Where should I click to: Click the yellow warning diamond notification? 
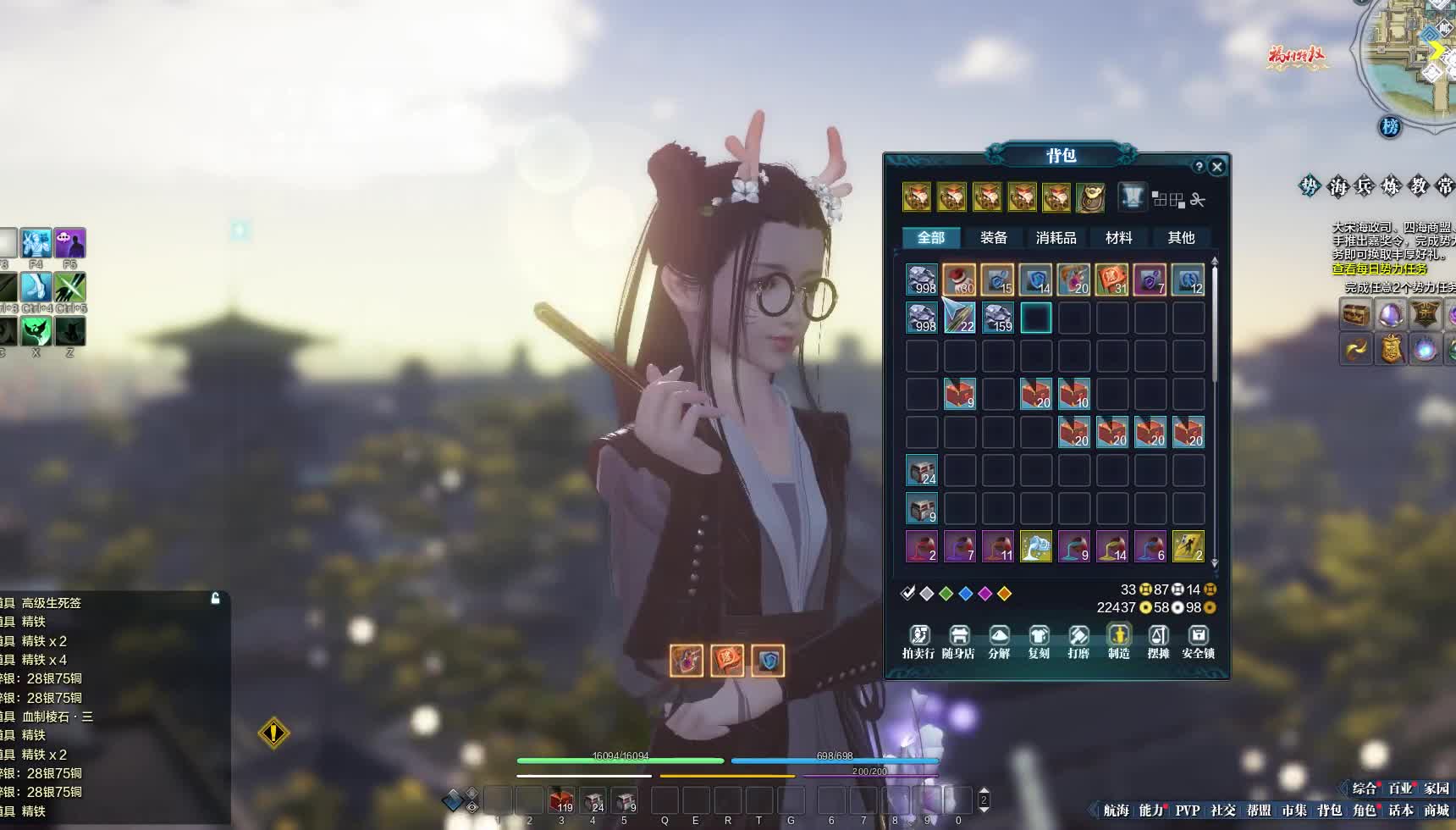(x=273, y=733)
